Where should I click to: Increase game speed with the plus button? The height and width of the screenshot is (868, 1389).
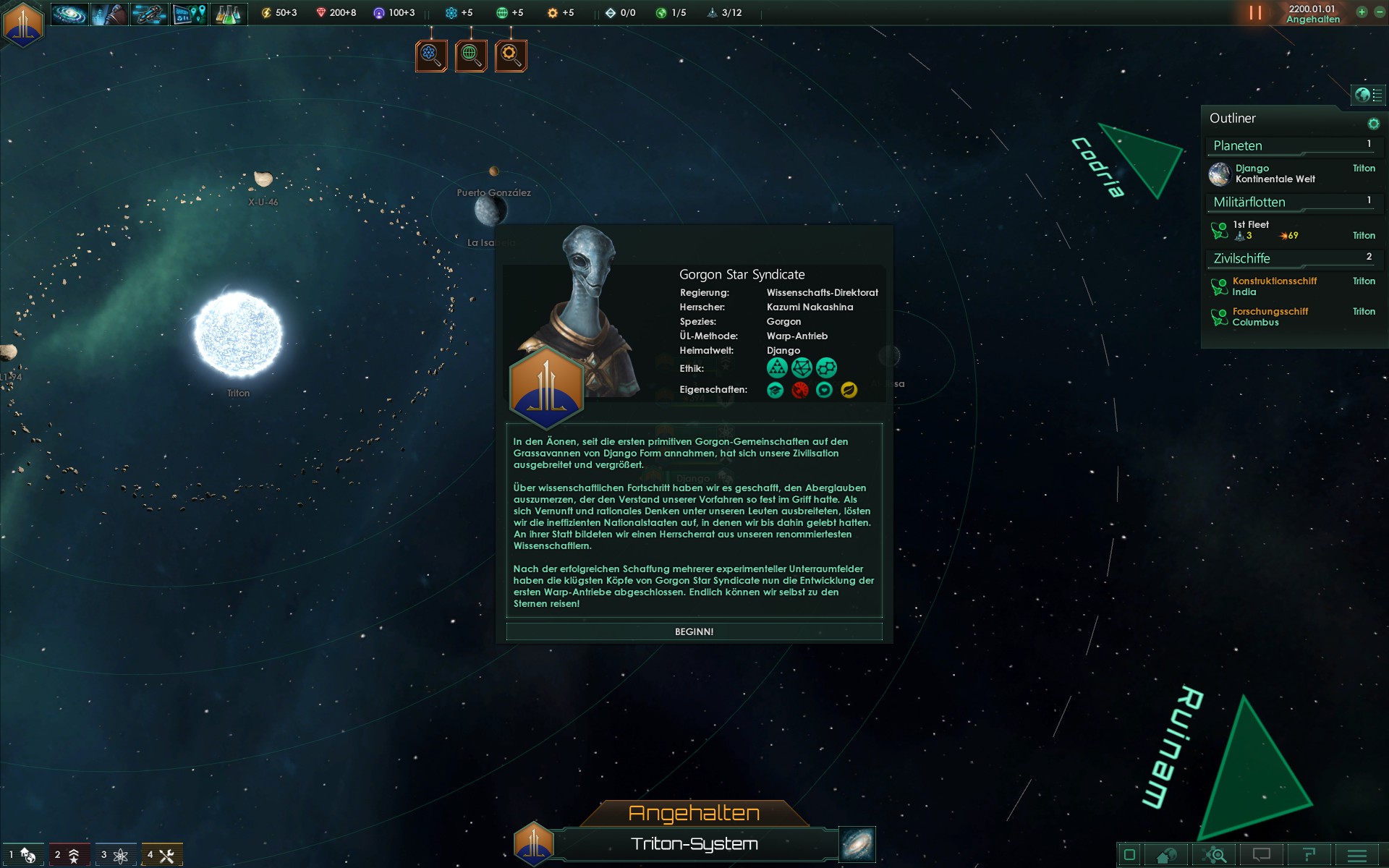tap(1362, 12)
